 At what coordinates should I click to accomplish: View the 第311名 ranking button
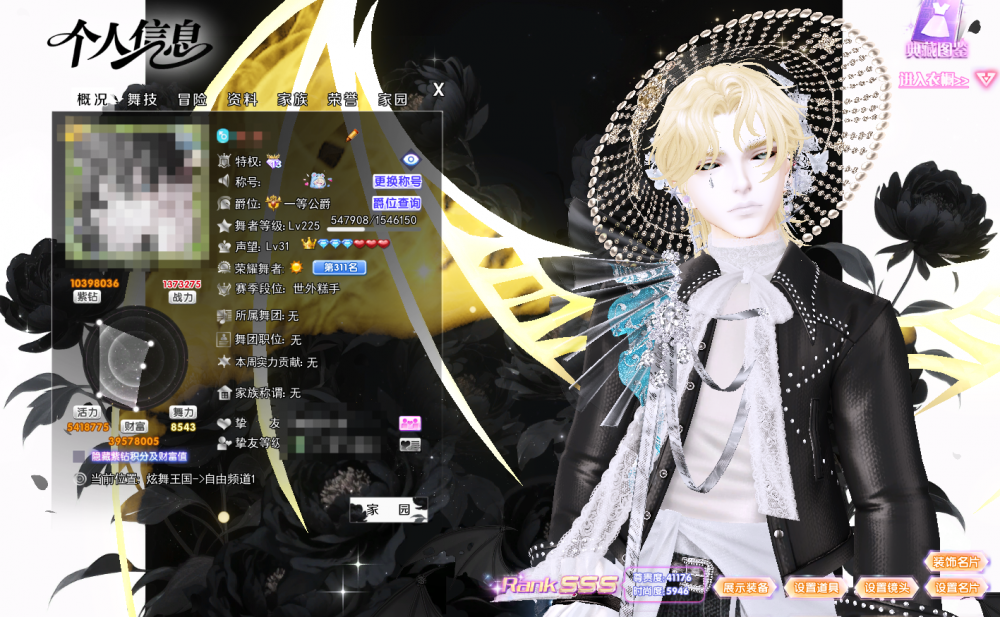point(339,267)
